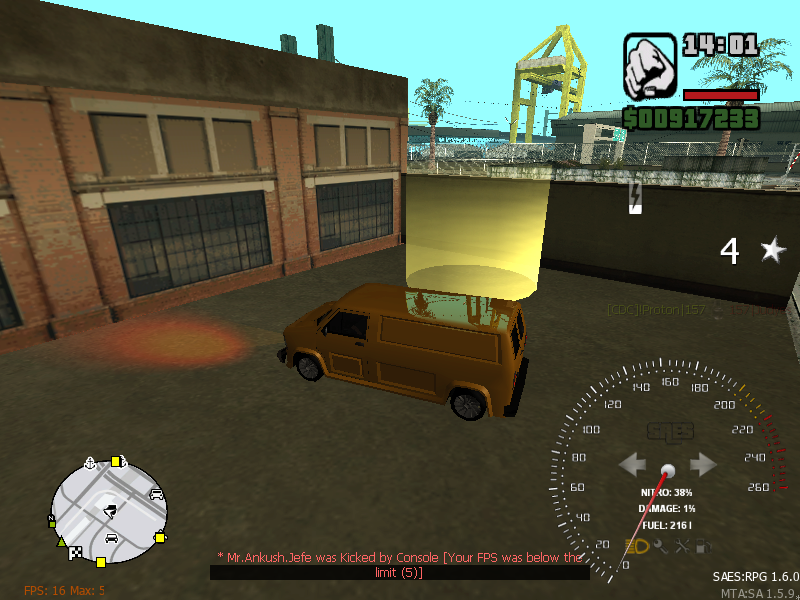Click the player arrow on the minimap
Viewport: 800px width, 600px height.
[x=109, y=510]
